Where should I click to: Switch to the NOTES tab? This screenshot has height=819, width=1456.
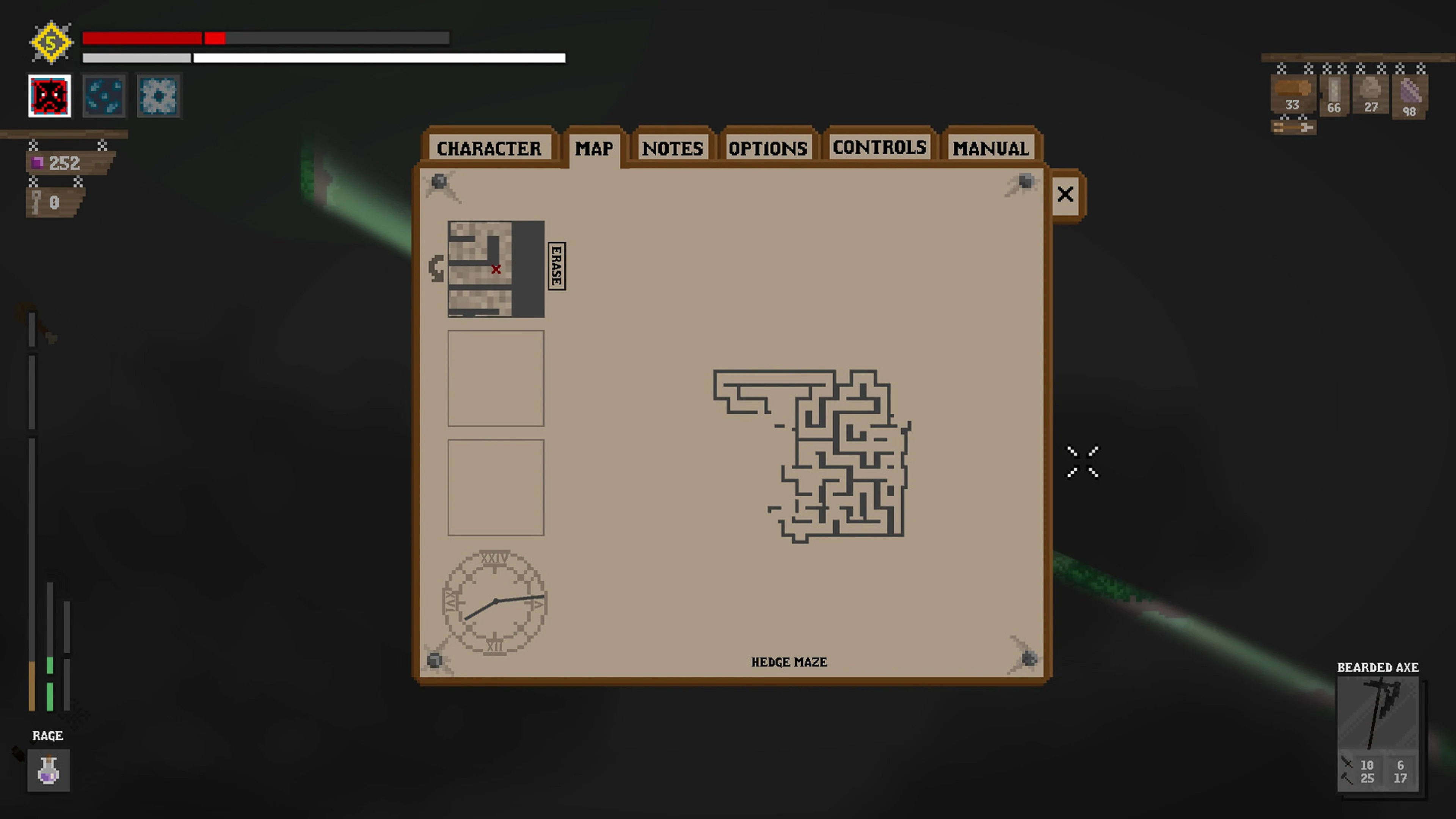[x=673, y=147]
